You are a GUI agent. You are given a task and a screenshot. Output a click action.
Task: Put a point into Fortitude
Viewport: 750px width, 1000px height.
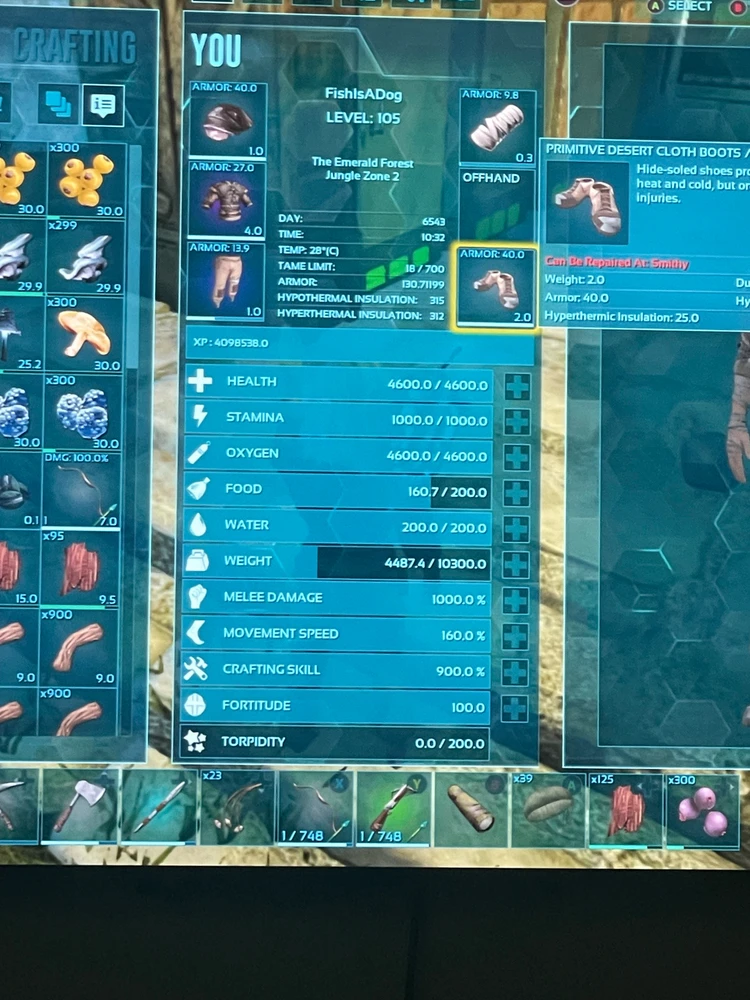(515, 708)
